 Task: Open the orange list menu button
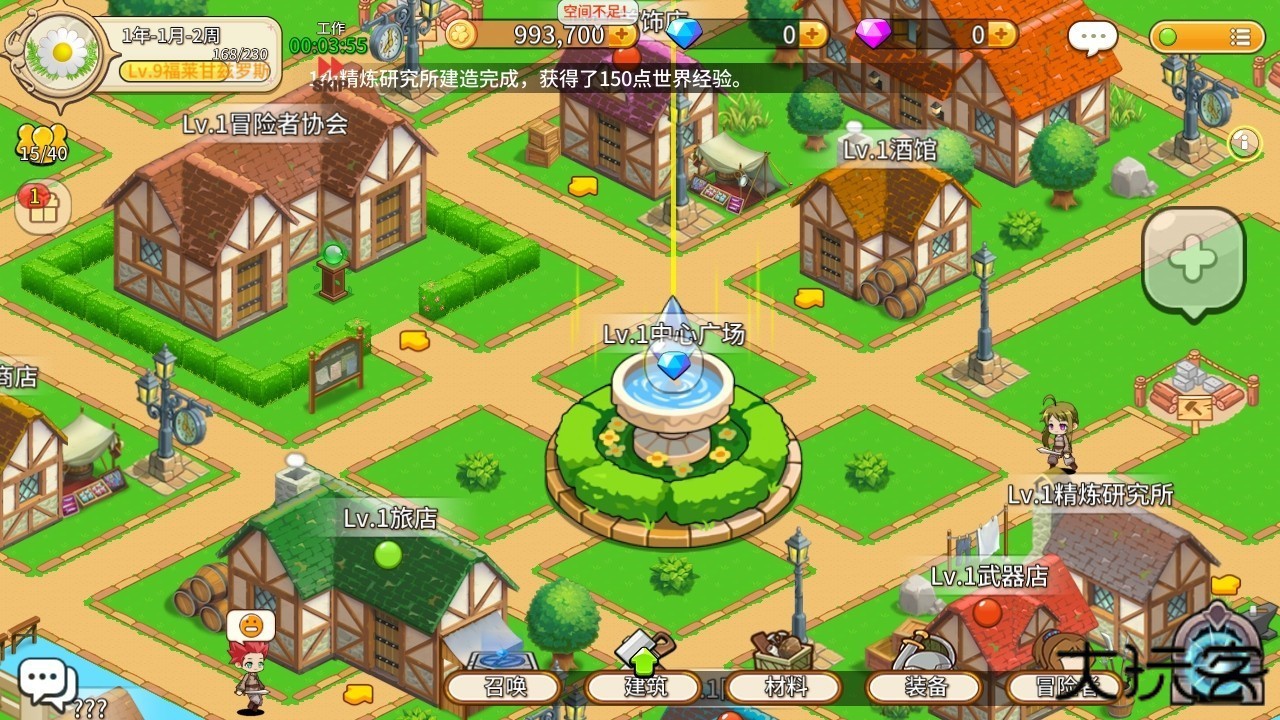coord(1200,37)
